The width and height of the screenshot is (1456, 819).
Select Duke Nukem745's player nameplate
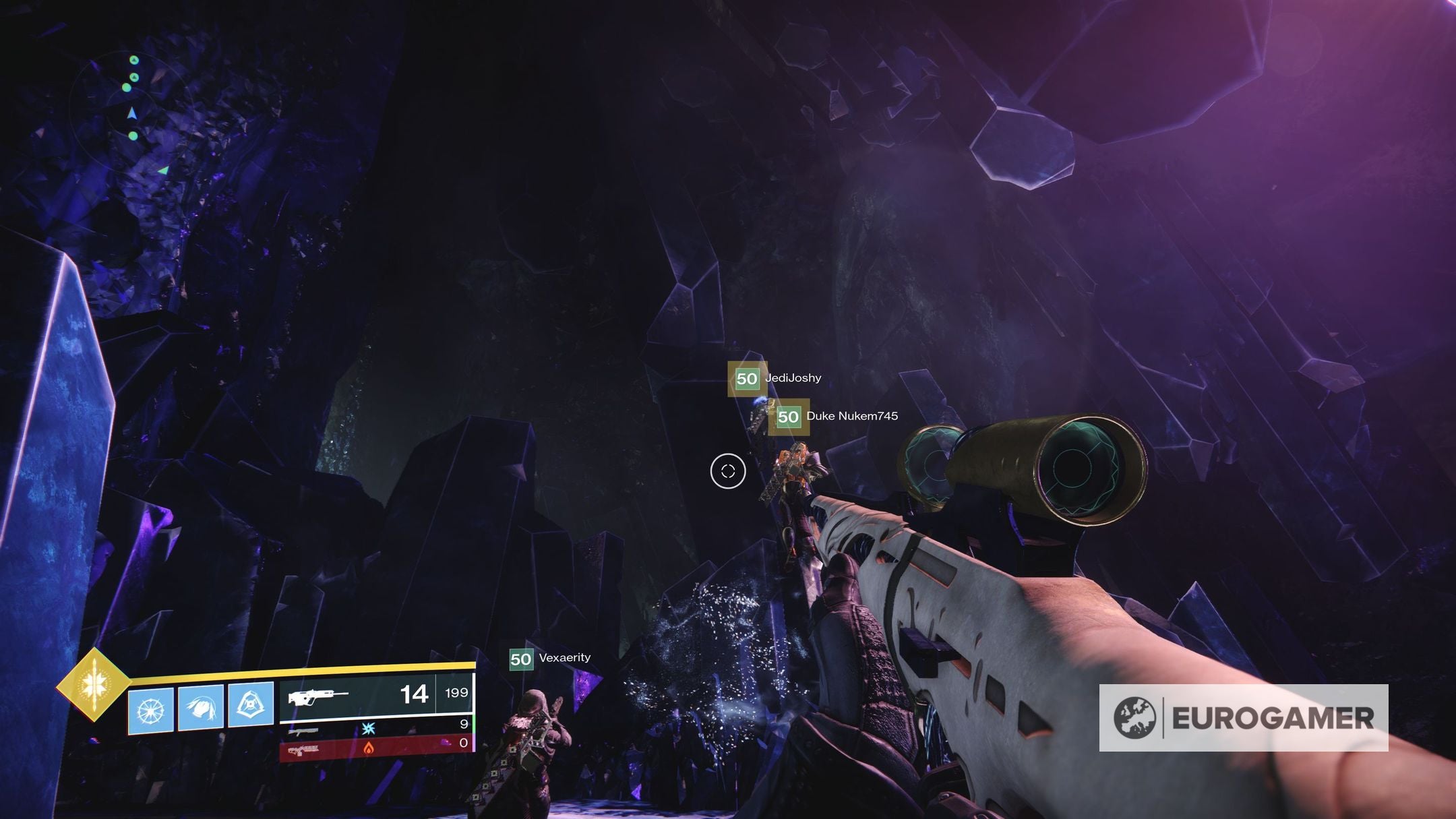click(x=835, y=417)
